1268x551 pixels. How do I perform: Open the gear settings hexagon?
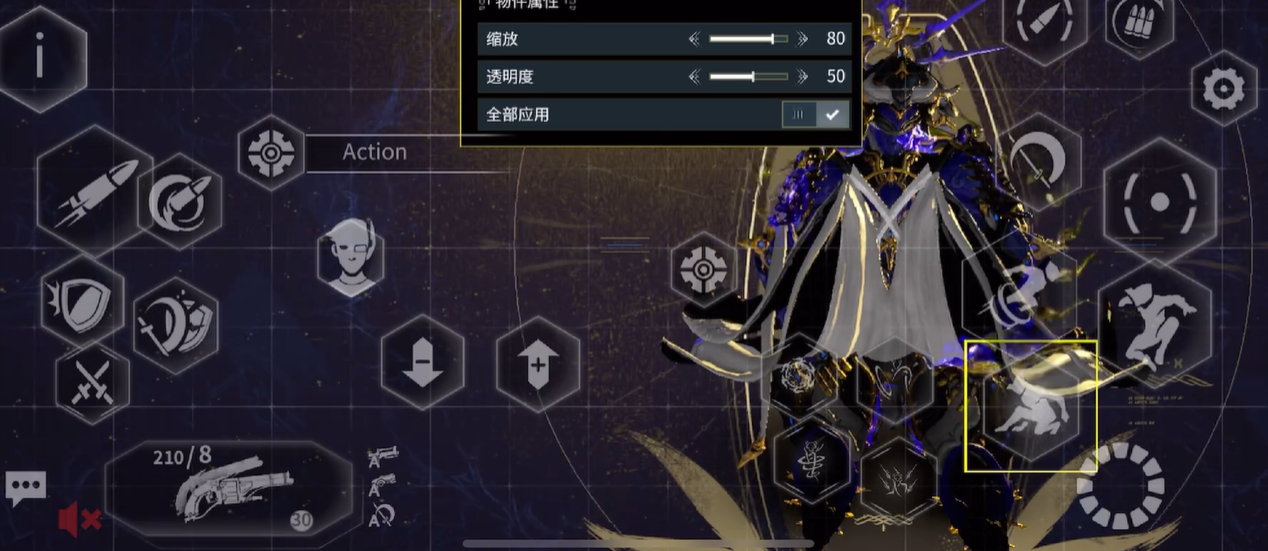pos(1223,90)
